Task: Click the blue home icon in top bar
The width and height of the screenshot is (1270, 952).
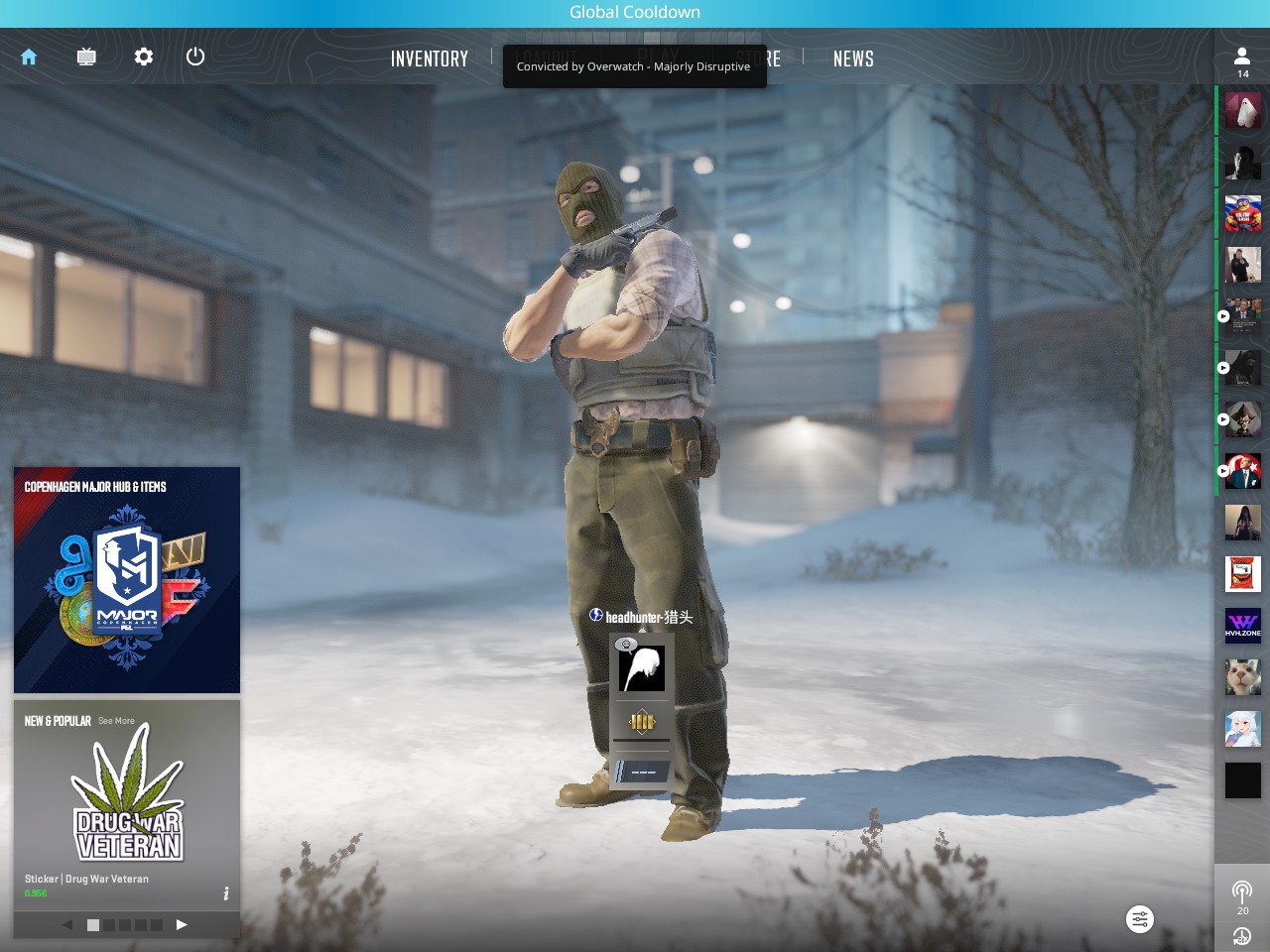Action: click(x=28, y=57)
